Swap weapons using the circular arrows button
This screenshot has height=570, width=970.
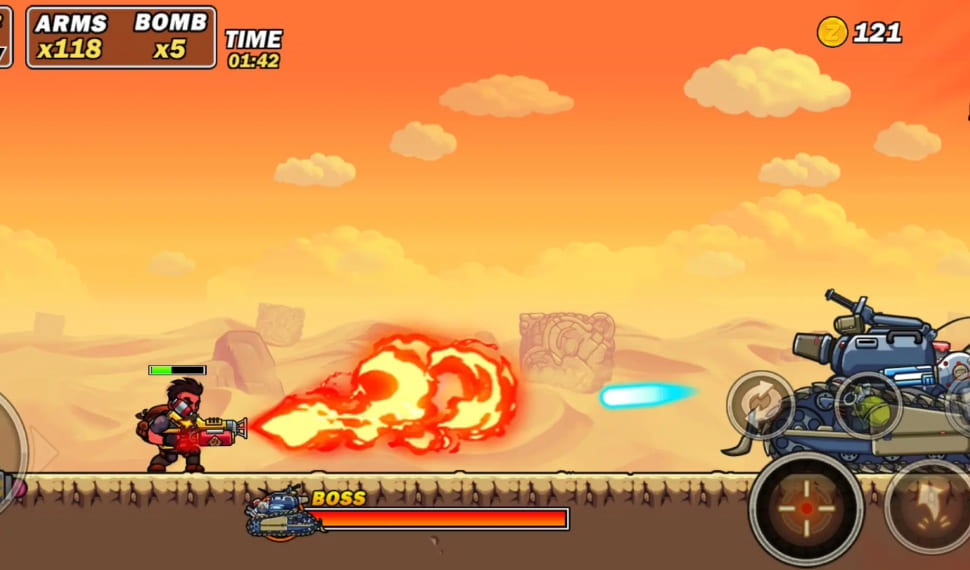(x=761, y=404)
